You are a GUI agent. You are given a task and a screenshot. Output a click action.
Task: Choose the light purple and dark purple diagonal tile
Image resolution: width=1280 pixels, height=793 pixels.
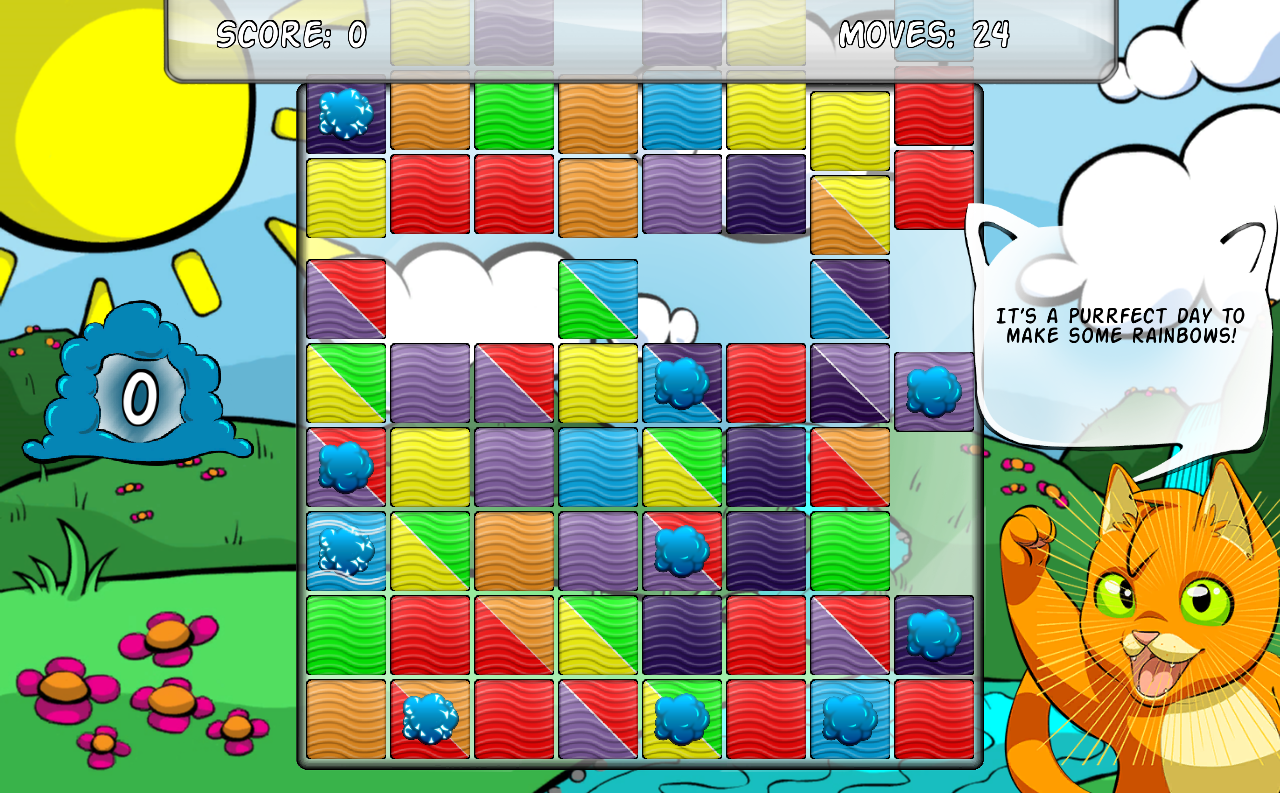850,382
